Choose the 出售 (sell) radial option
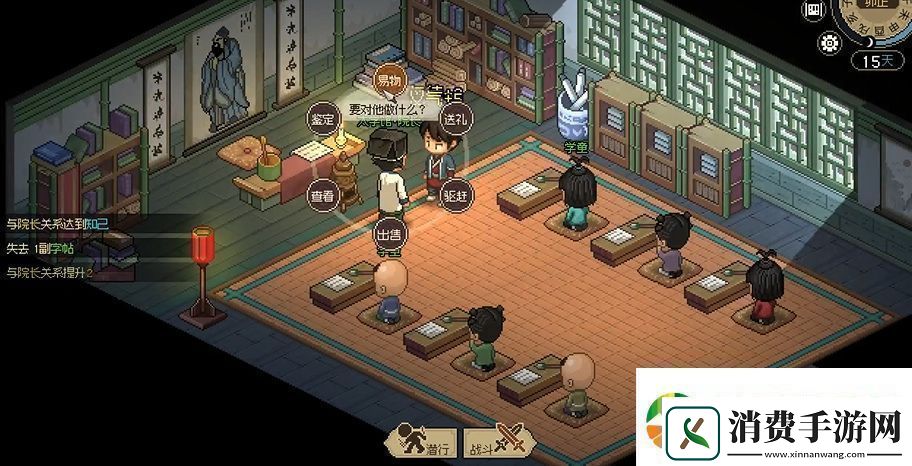This screenshot has height=466, width=912. [388, 235]
